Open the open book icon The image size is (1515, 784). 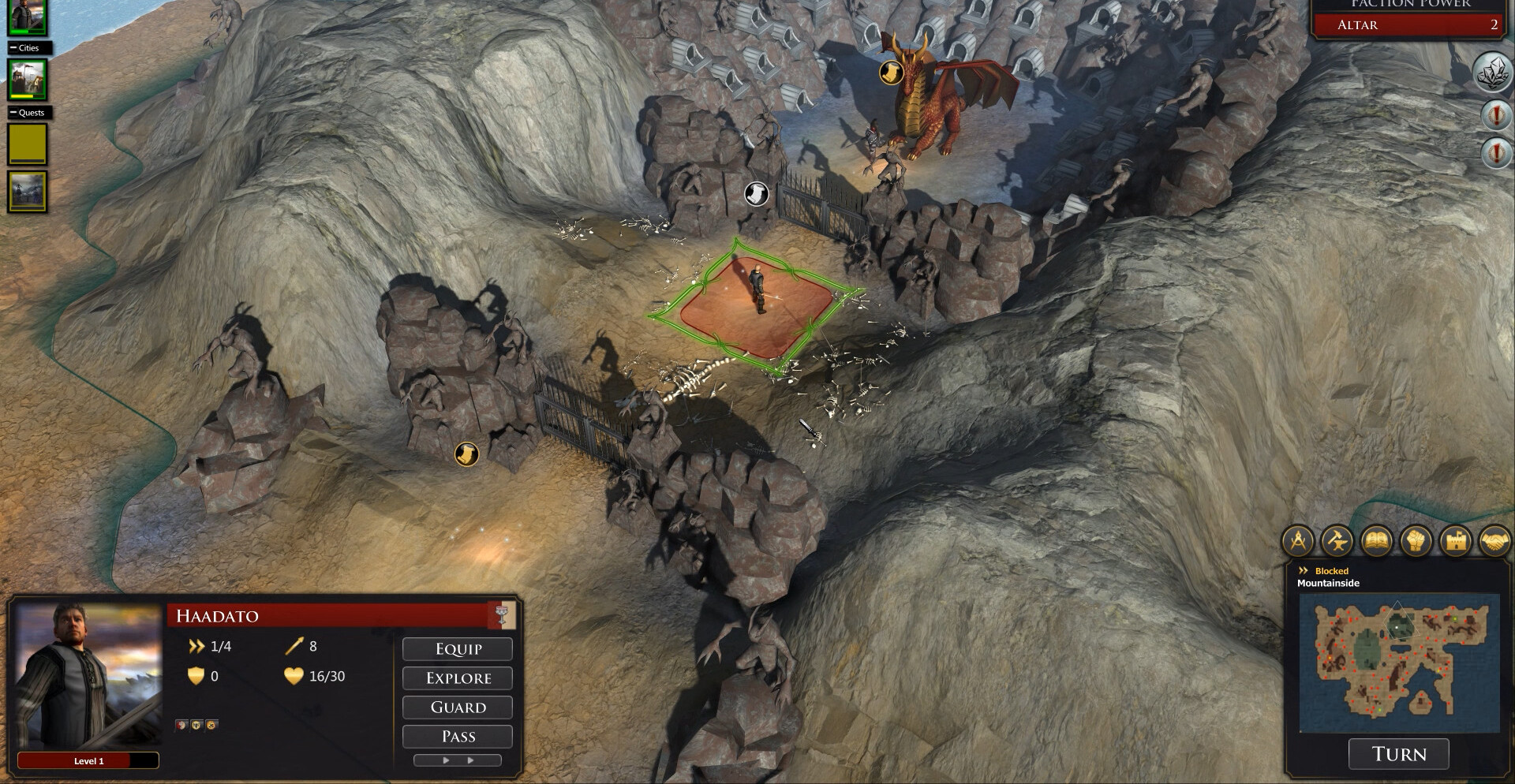click(x=1377, y=541)
